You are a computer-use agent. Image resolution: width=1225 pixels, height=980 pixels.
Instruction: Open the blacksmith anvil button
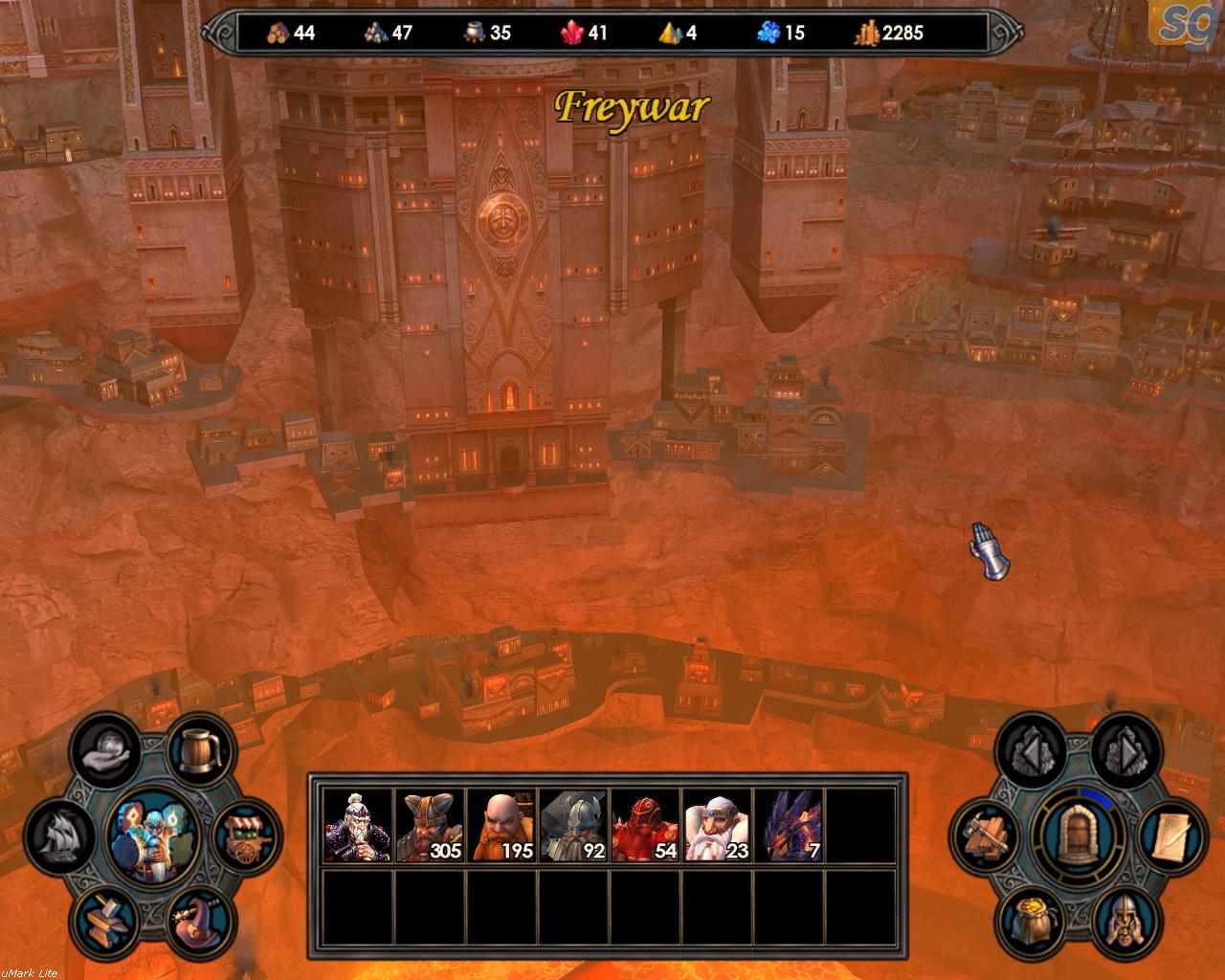[107, 916]
